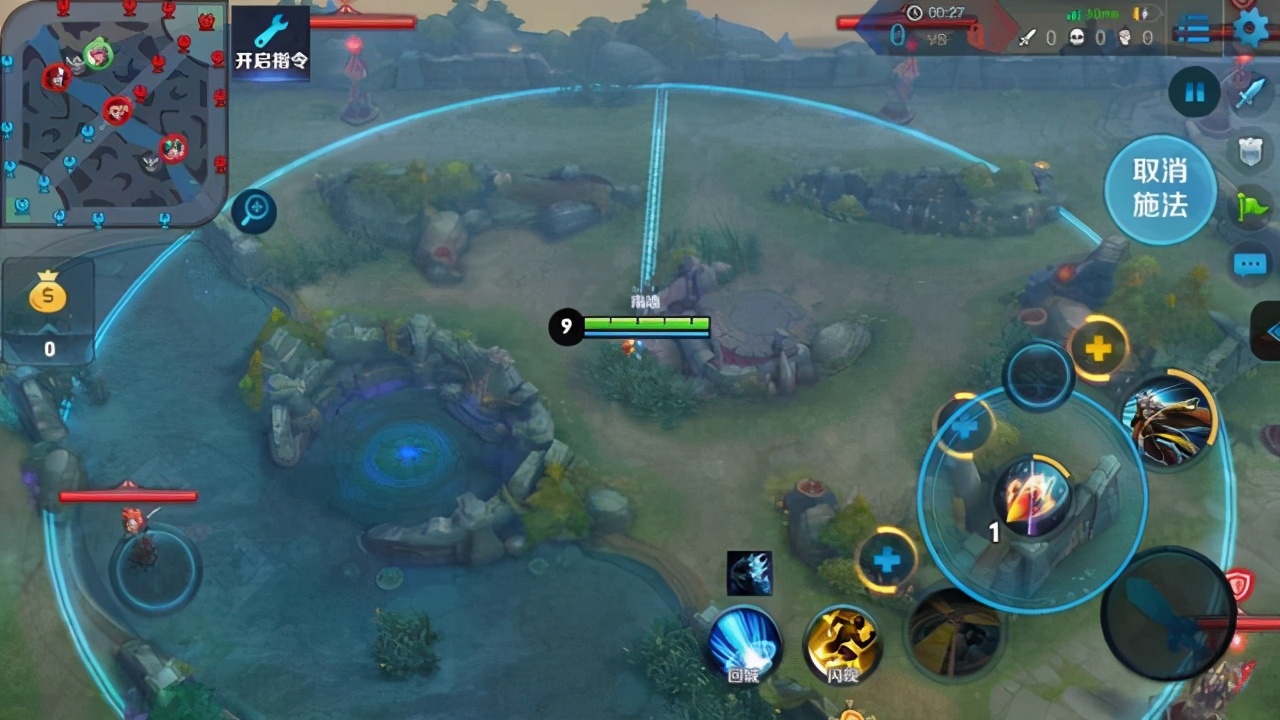Tap the 开启指令 wrench button

271,41
